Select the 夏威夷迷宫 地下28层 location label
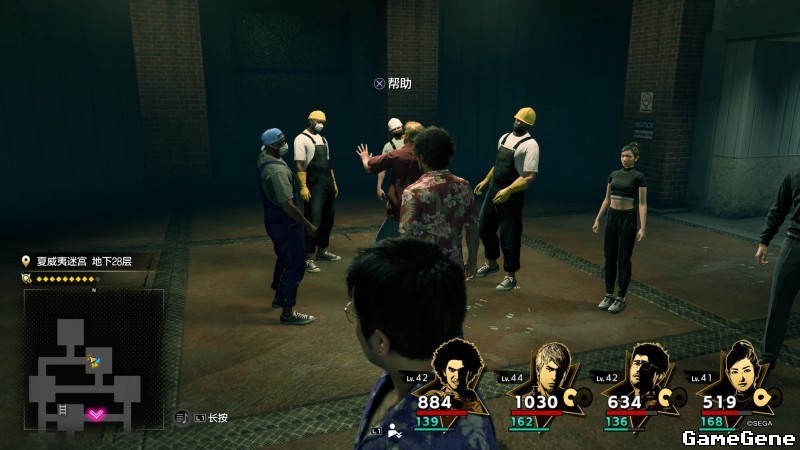This screenshot has width=800, height=450. click(x=83, y=262)
